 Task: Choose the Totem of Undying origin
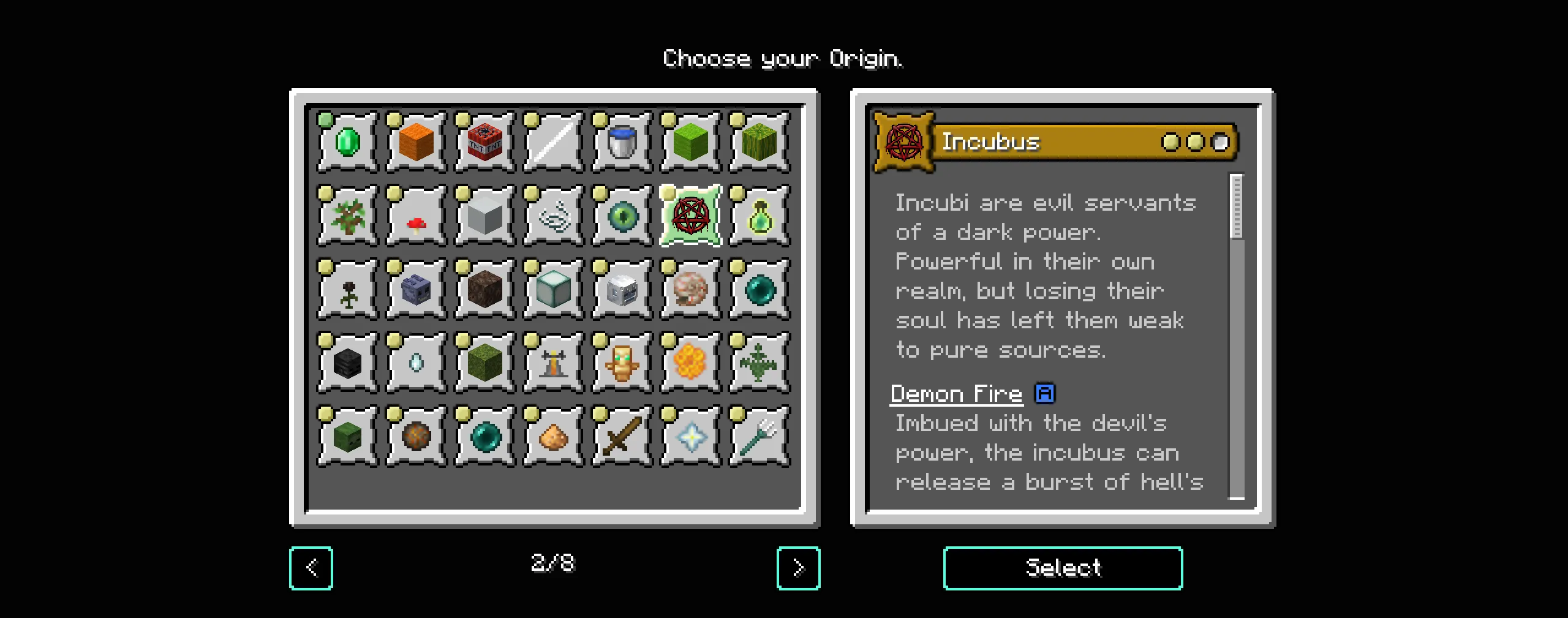point(622,361)
